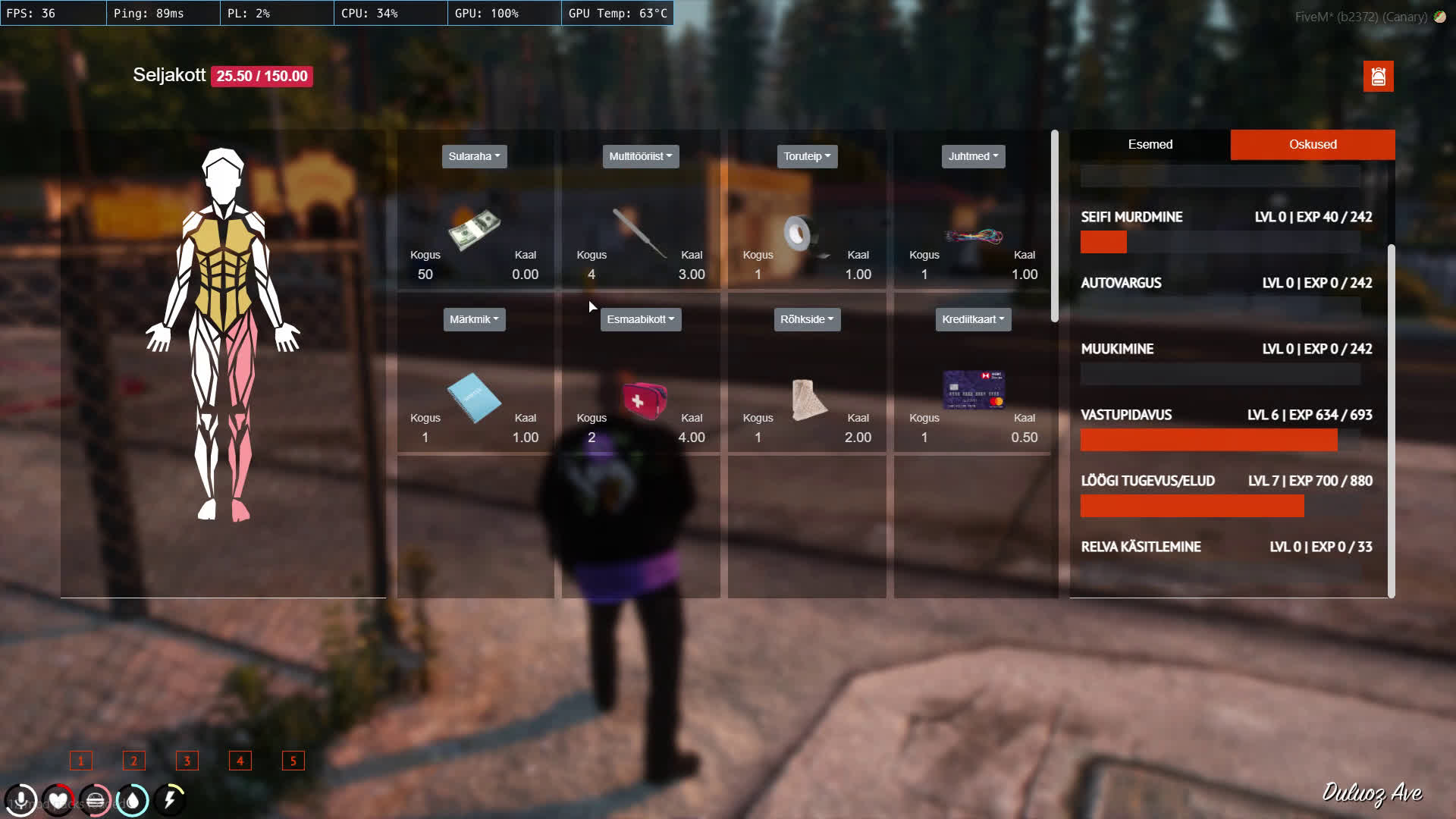Screen dimensions: 1456x819
Task: Open the Sularaha dropdown
Action: coord(474,156)
